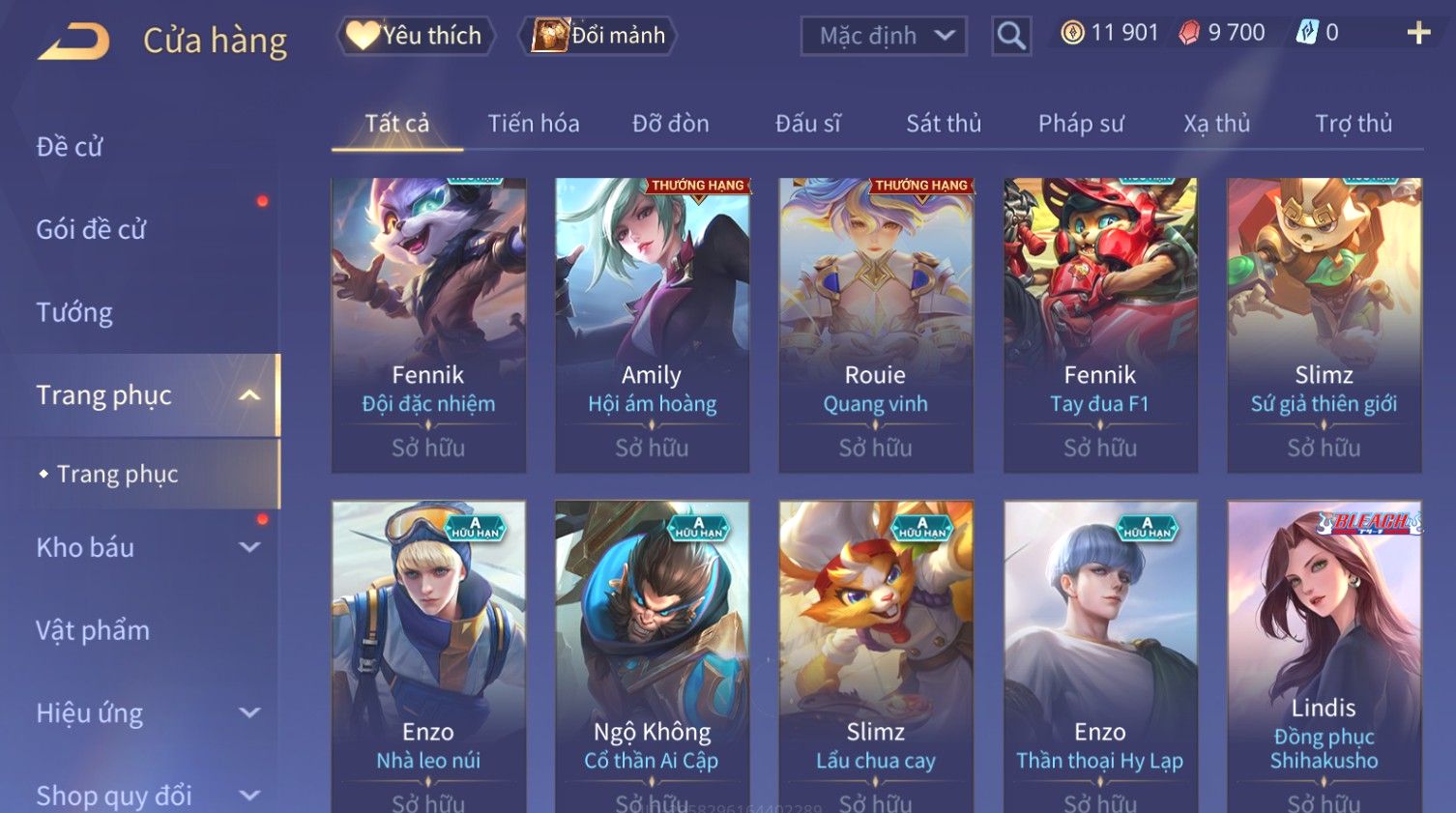The width and height of the screenshot is (1456, 813).
Task: View the Fennik Tay đua F1 skin
Action: click(1100, 324)
